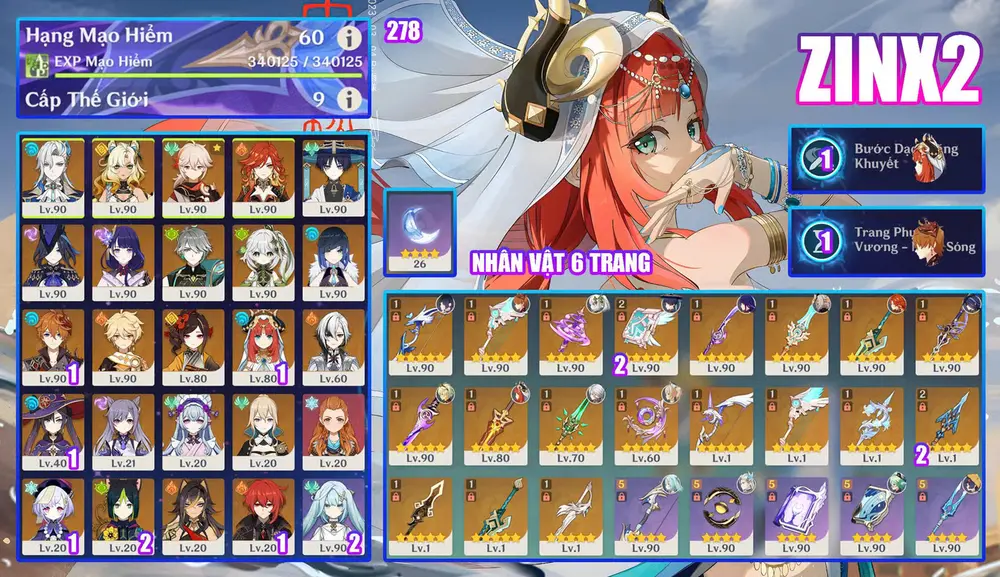Choose the Kazuha character tile
The image size is (1000, 577).
click(x=190, y=178)
